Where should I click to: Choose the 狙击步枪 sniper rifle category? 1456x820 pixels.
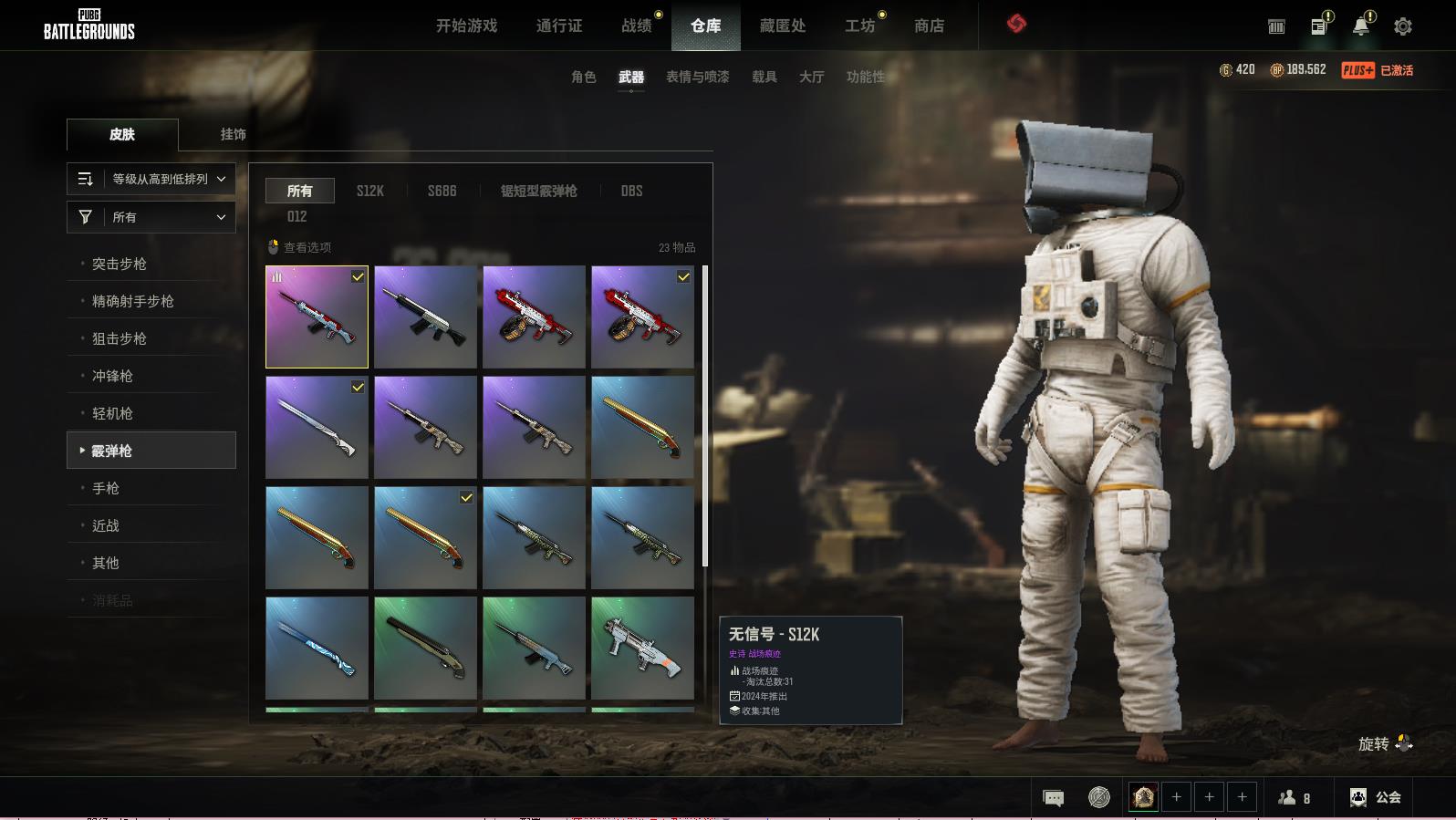pyautogui.click(x=120, y=338)
